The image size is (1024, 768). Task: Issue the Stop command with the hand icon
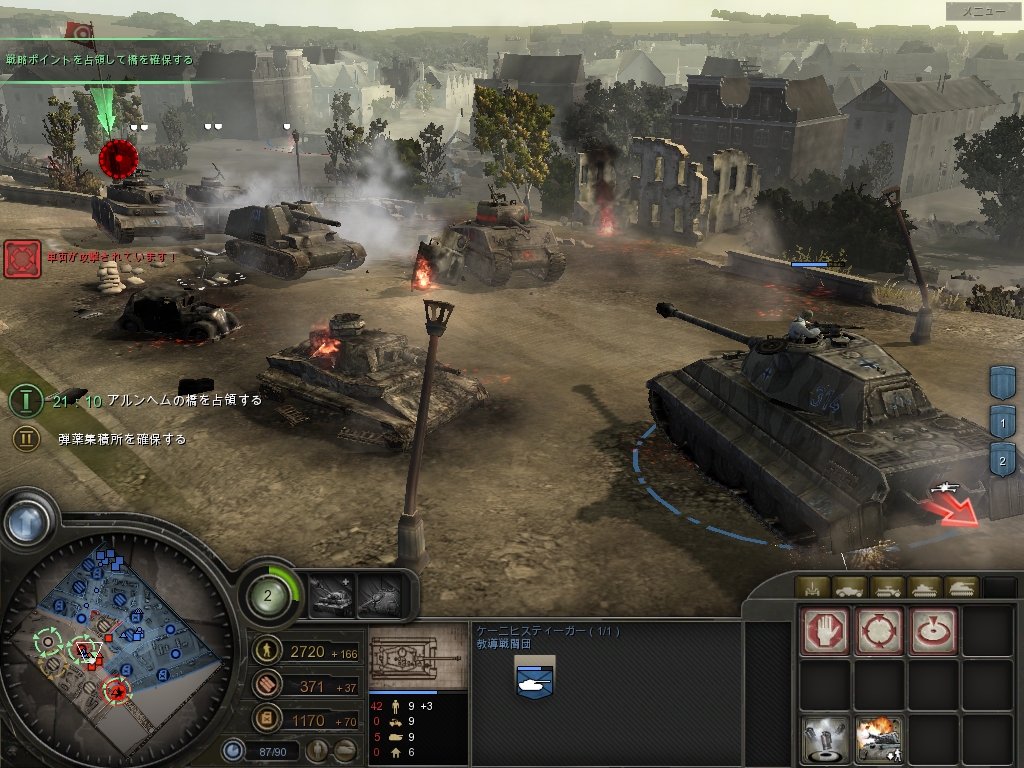(825, 631)
